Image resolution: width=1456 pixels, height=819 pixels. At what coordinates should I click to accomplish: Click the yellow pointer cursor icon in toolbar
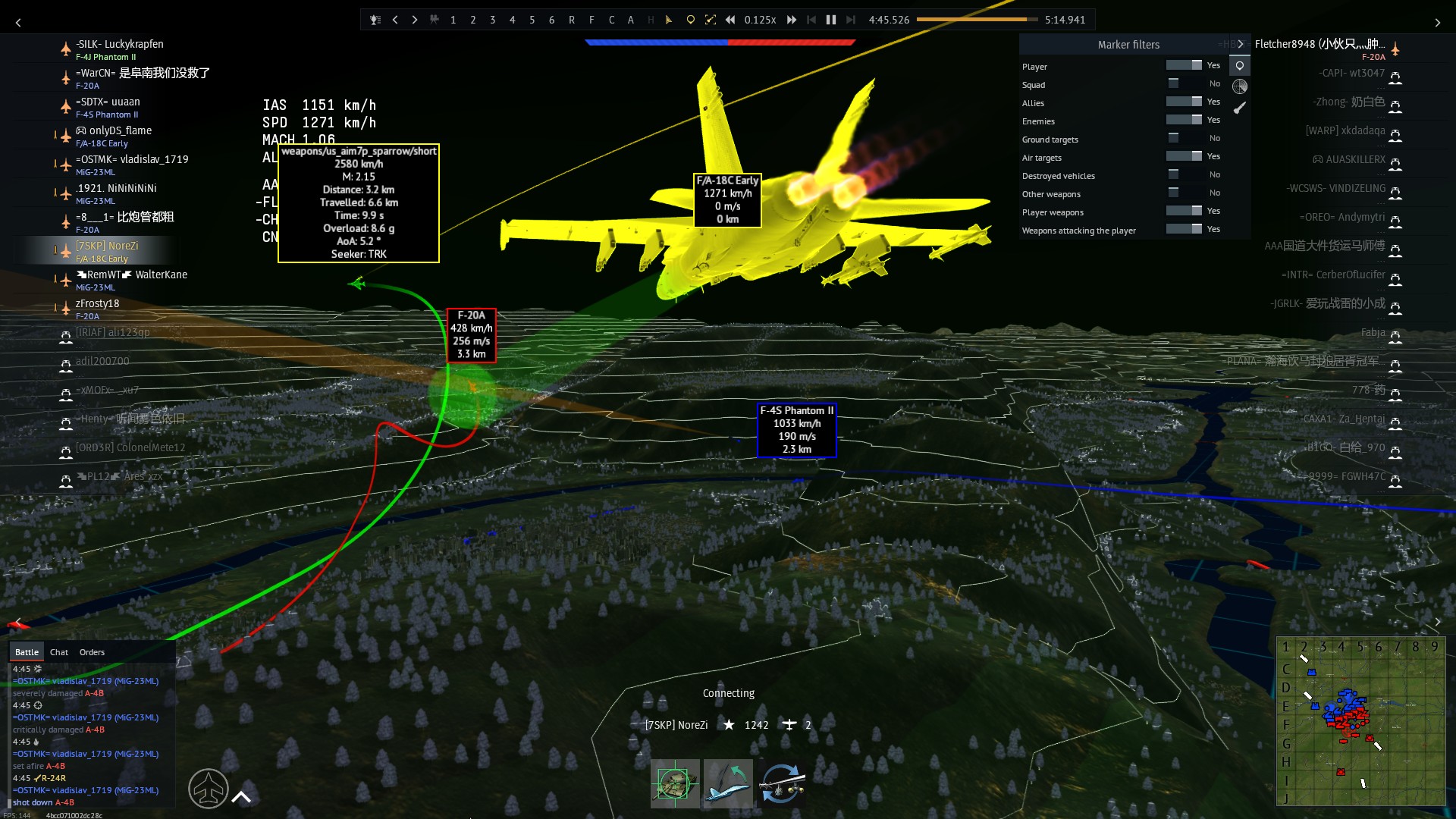coord(668,19)
